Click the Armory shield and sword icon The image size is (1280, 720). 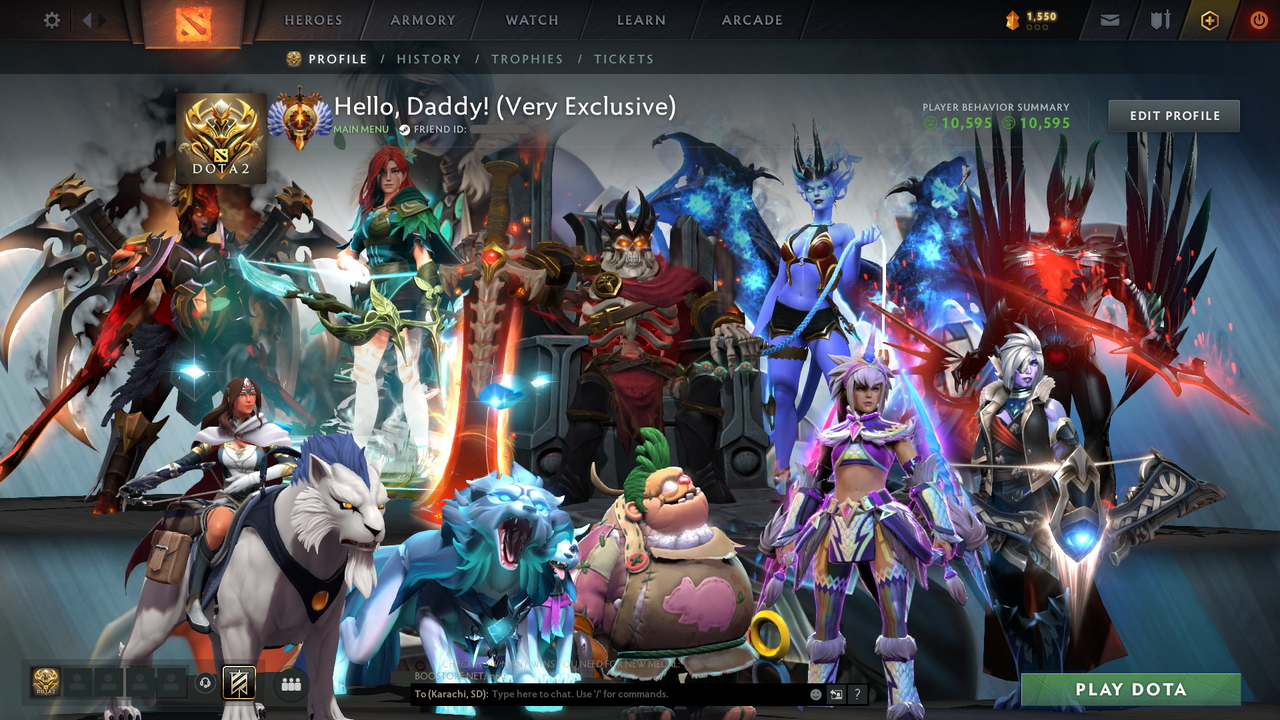1160,19
